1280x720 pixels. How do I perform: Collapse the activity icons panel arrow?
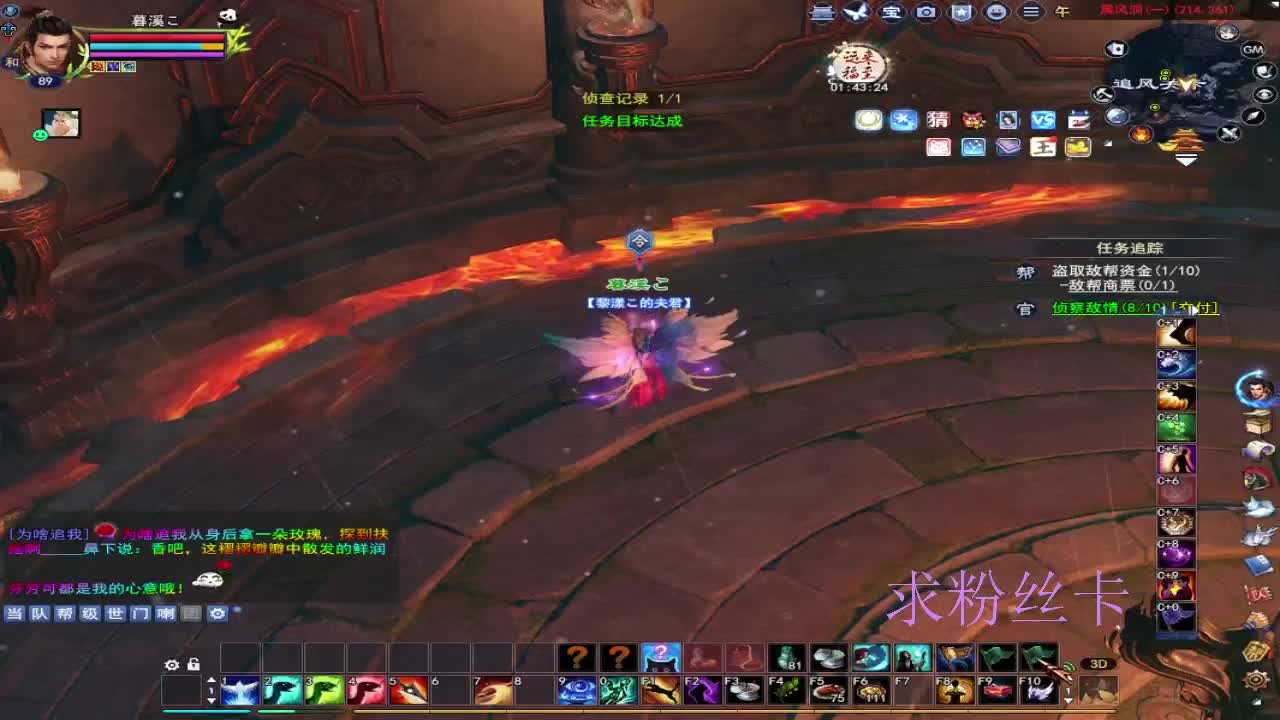coord(1106,144)
